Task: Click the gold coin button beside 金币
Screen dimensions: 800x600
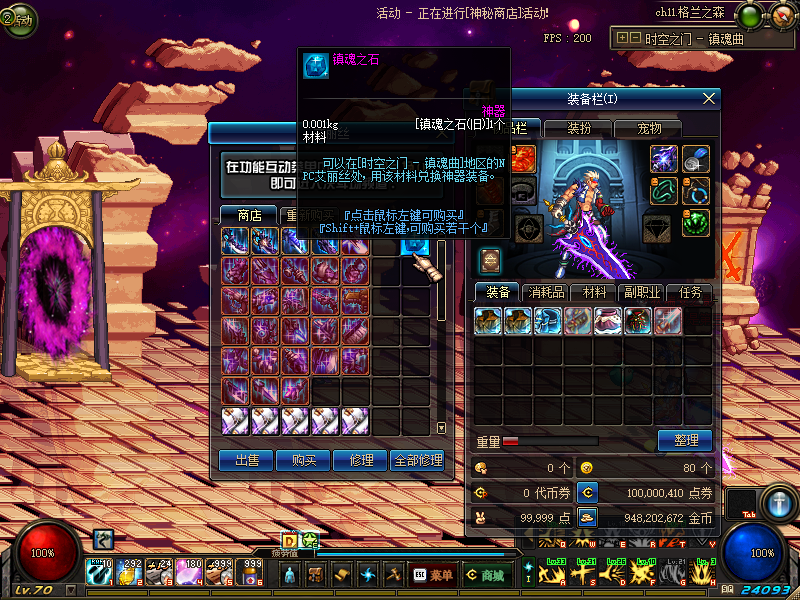Action: (x=588, y=518)
